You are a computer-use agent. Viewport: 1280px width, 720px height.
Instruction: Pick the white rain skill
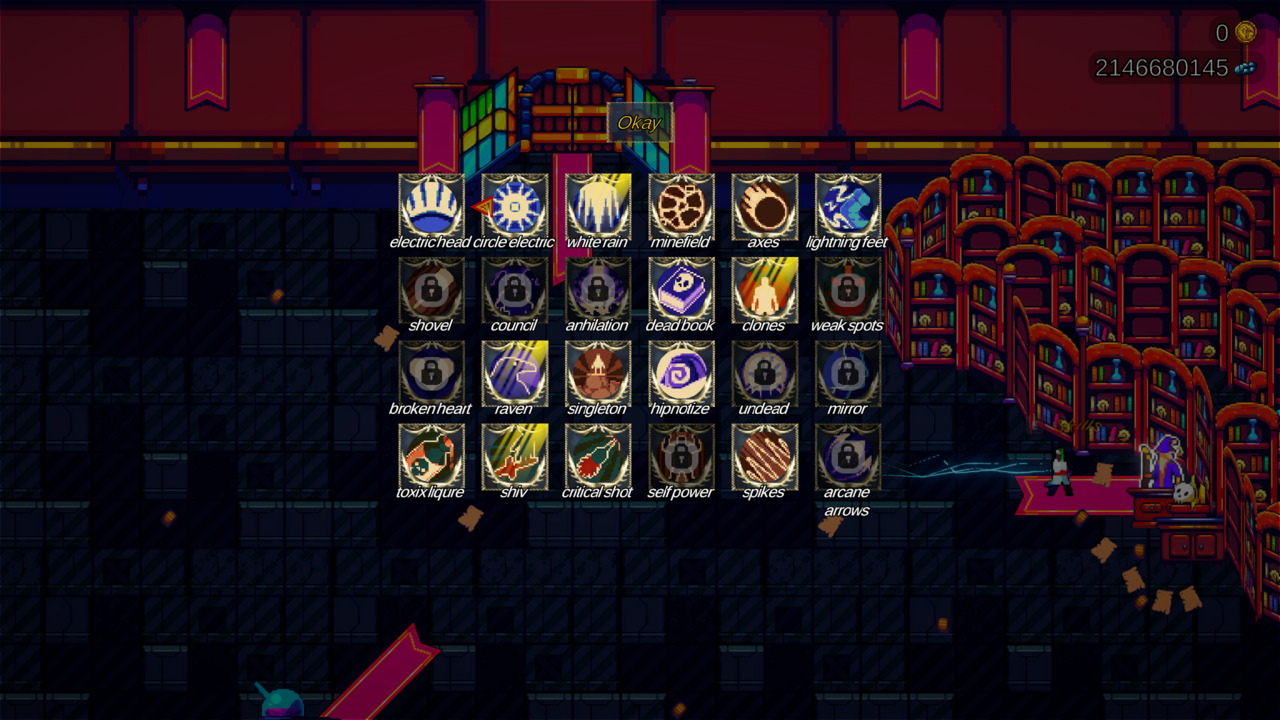598,207
